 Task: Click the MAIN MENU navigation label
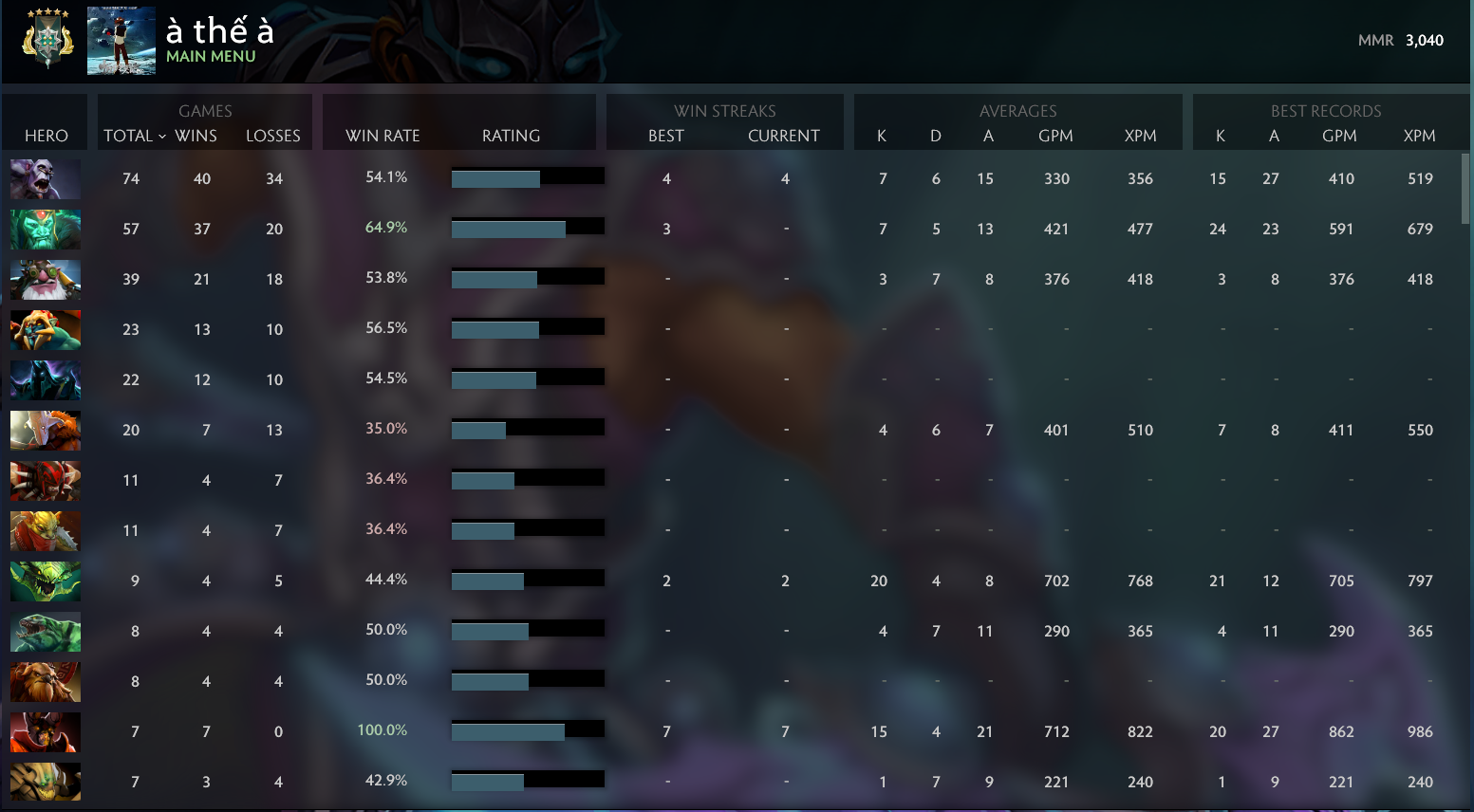[x=211, y=56]
